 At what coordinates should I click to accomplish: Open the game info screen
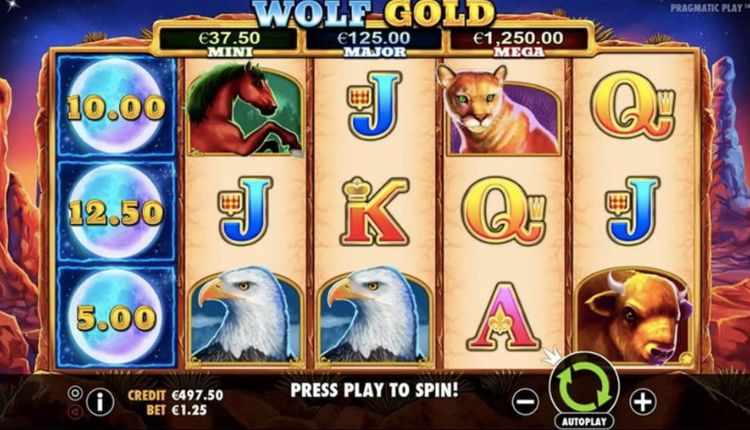(x=99, y=401)
